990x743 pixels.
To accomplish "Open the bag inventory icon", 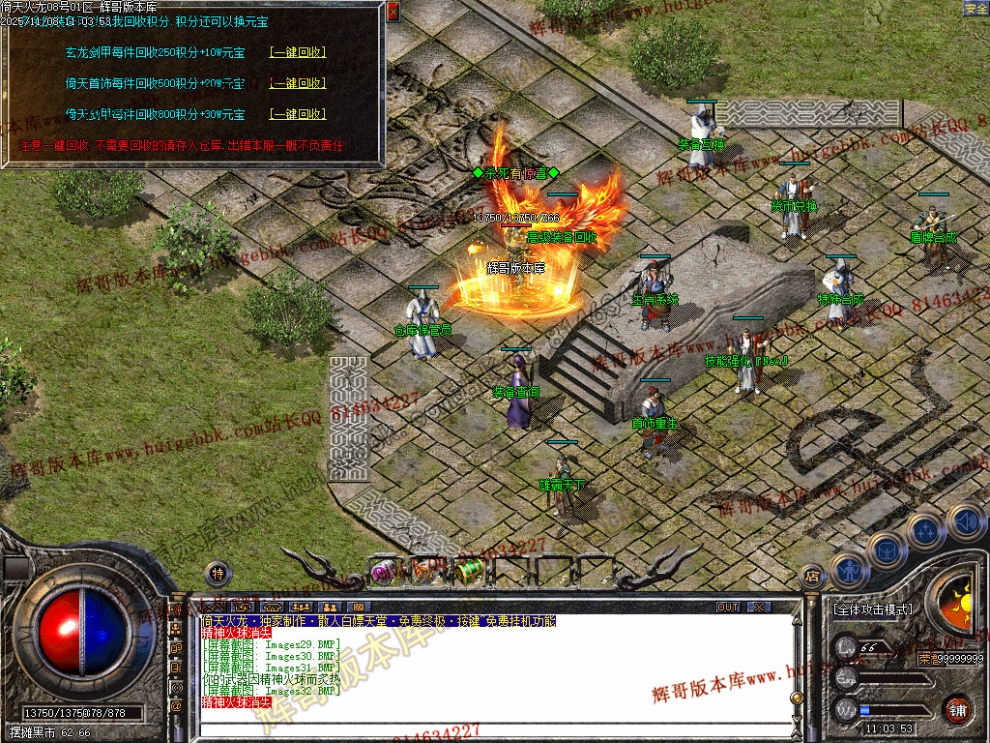I will 886,548.
